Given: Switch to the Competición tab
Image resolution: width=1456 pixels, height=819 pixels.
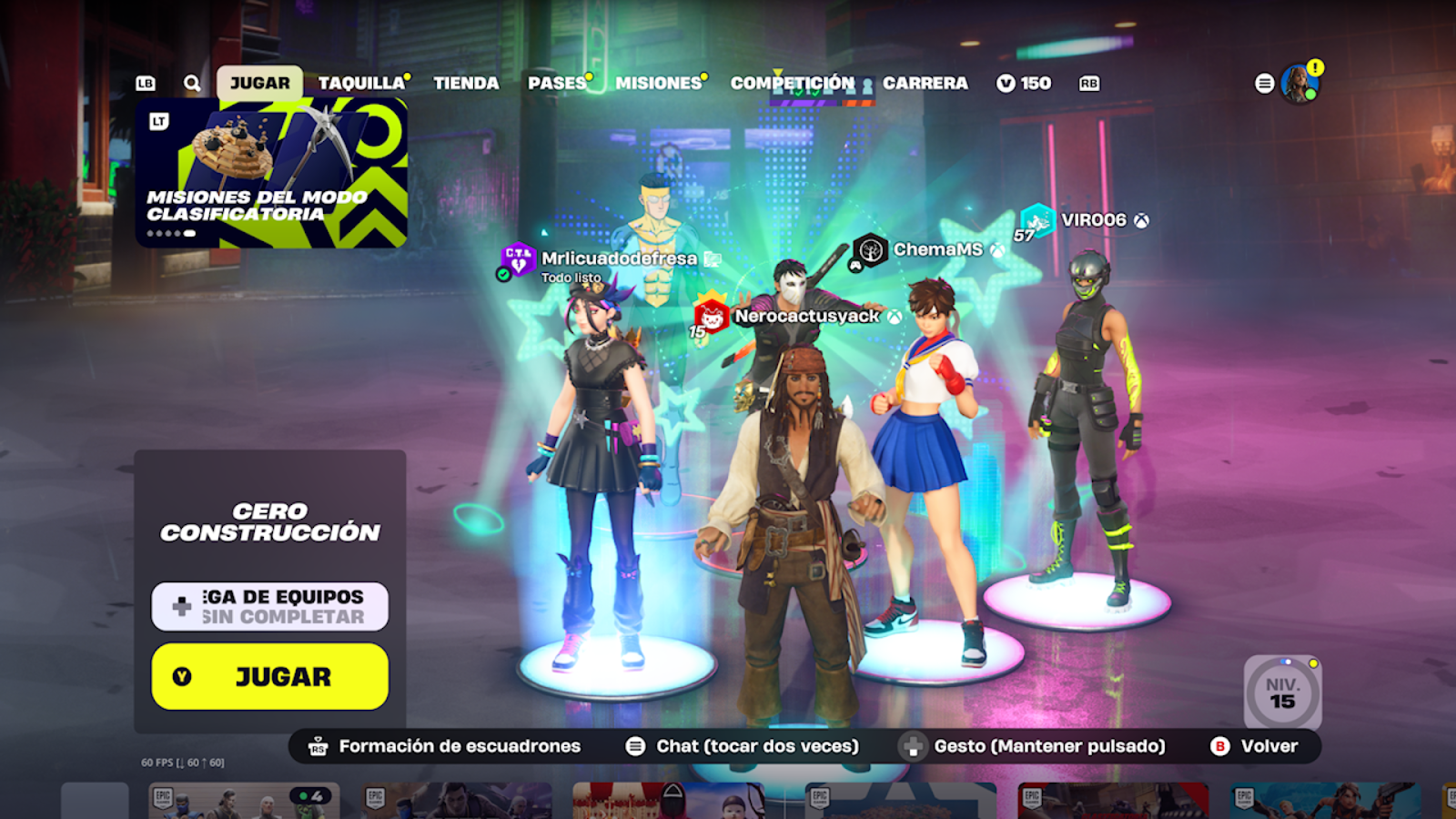Looking at the screenshot, I should click(x=793, y=83).
